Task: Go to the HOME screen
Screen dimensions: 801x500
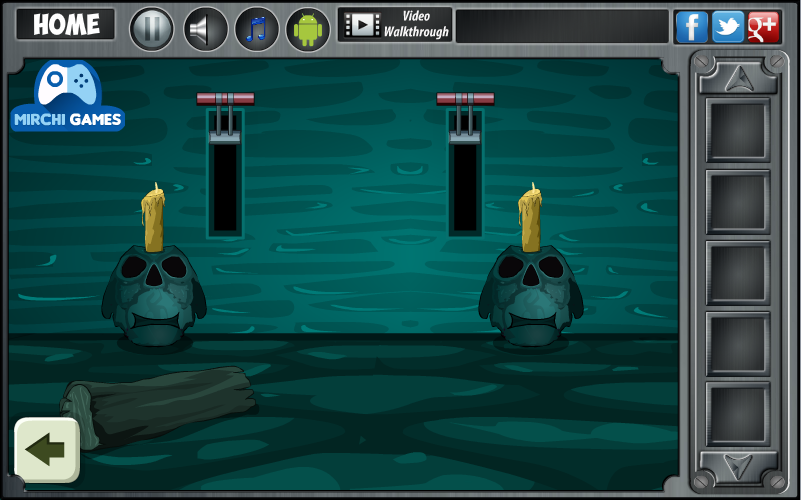Action: tap(66, 25)
